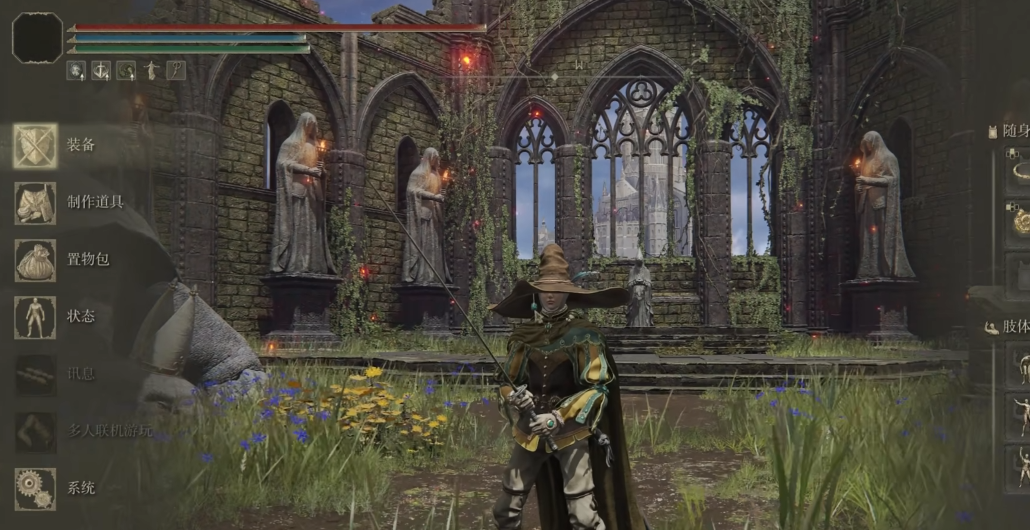1030x530 pixels.
Task: Select the 制作道具 item crafting entry
Action: (x=95, y=202)
